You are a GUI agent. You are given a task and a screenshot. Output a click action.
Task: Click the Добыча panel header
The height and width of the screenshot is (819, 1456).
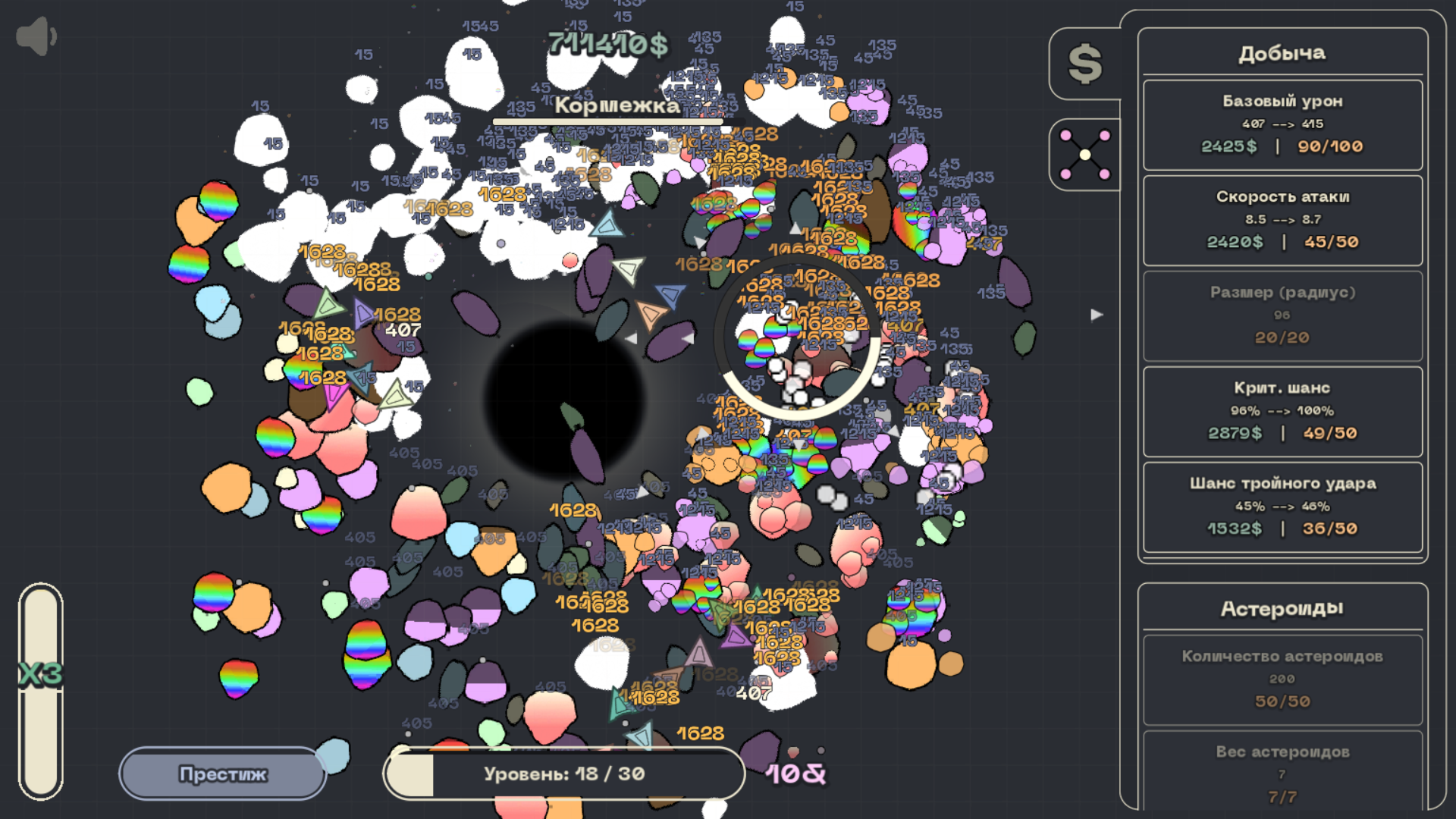(x=1282, y=52)
